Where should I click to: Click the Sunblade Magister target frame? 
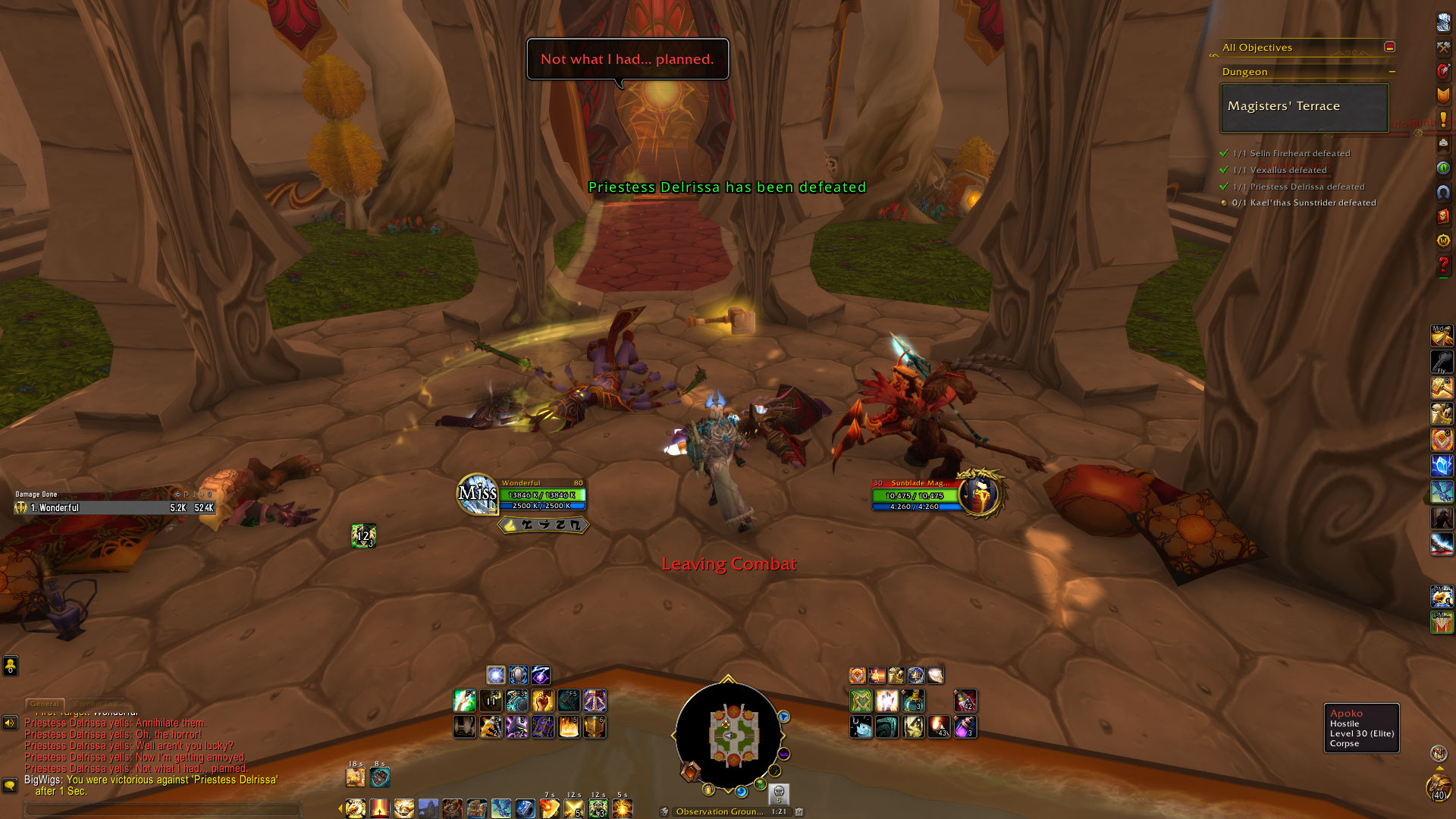(916, 495)
